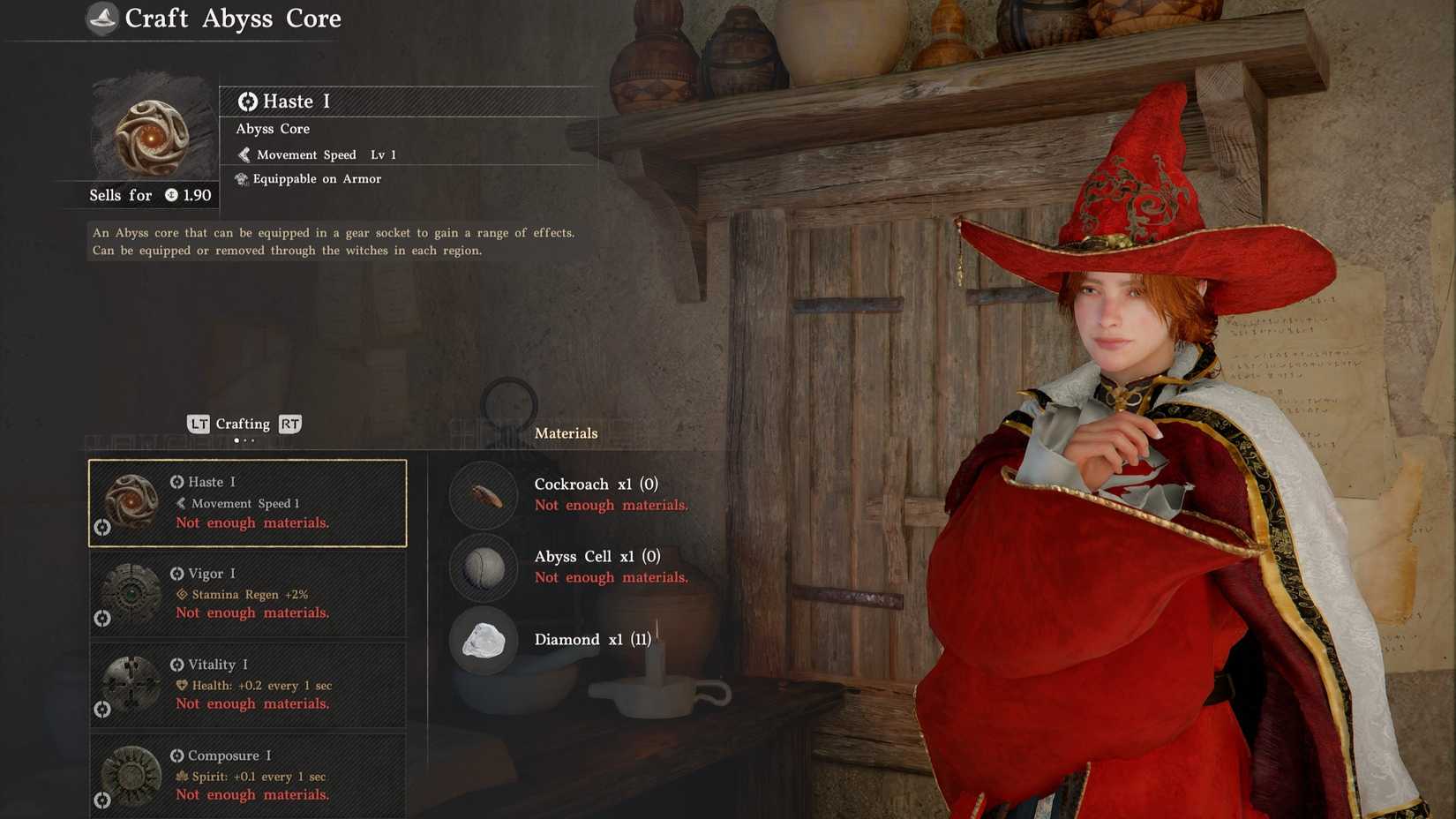Click the coin icon next to the 1.90 price
Screen dimensions: 1456x819
click(173, 196)
